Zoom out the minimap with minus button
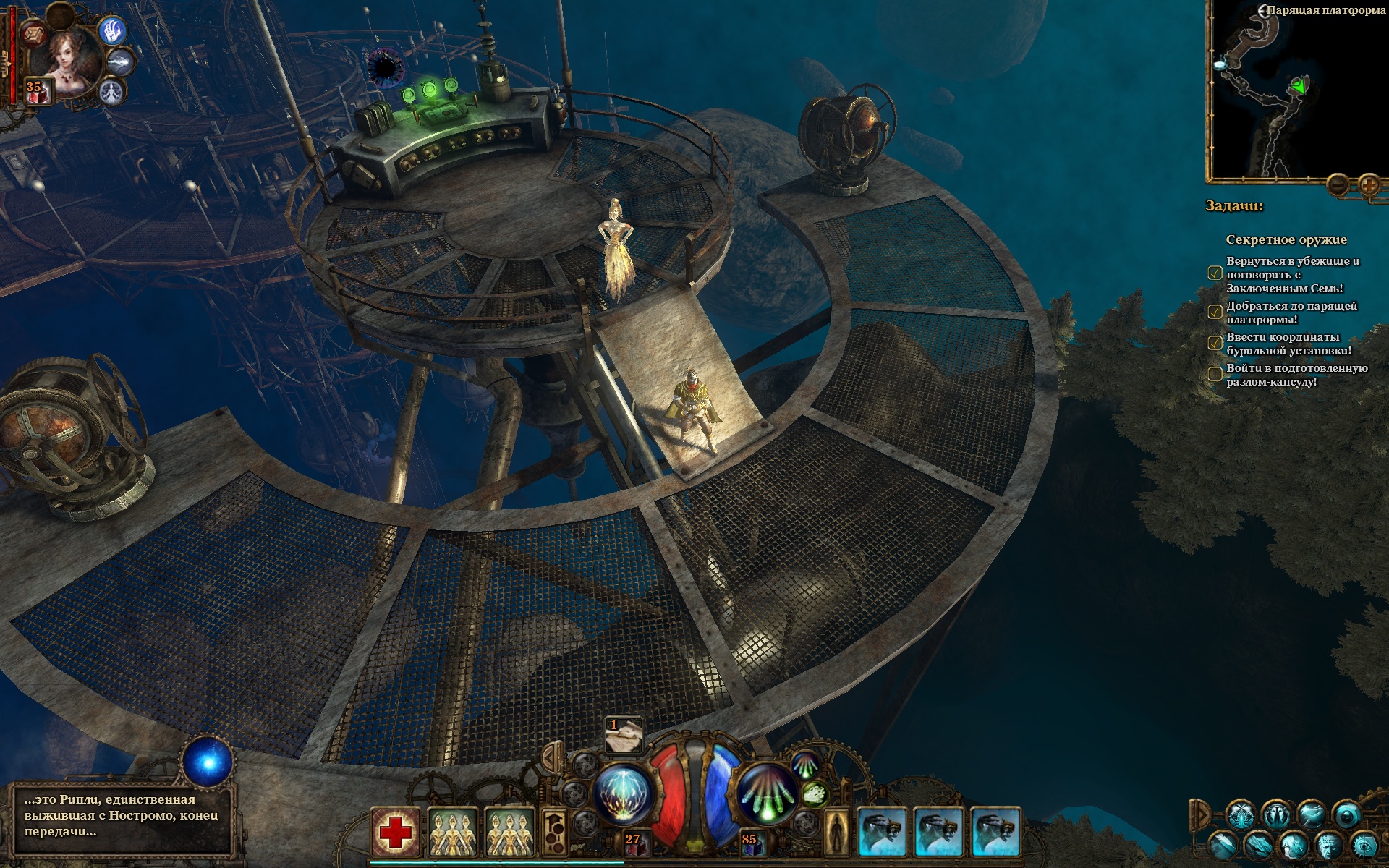 pyautogui.click(x=1338, y=185)
